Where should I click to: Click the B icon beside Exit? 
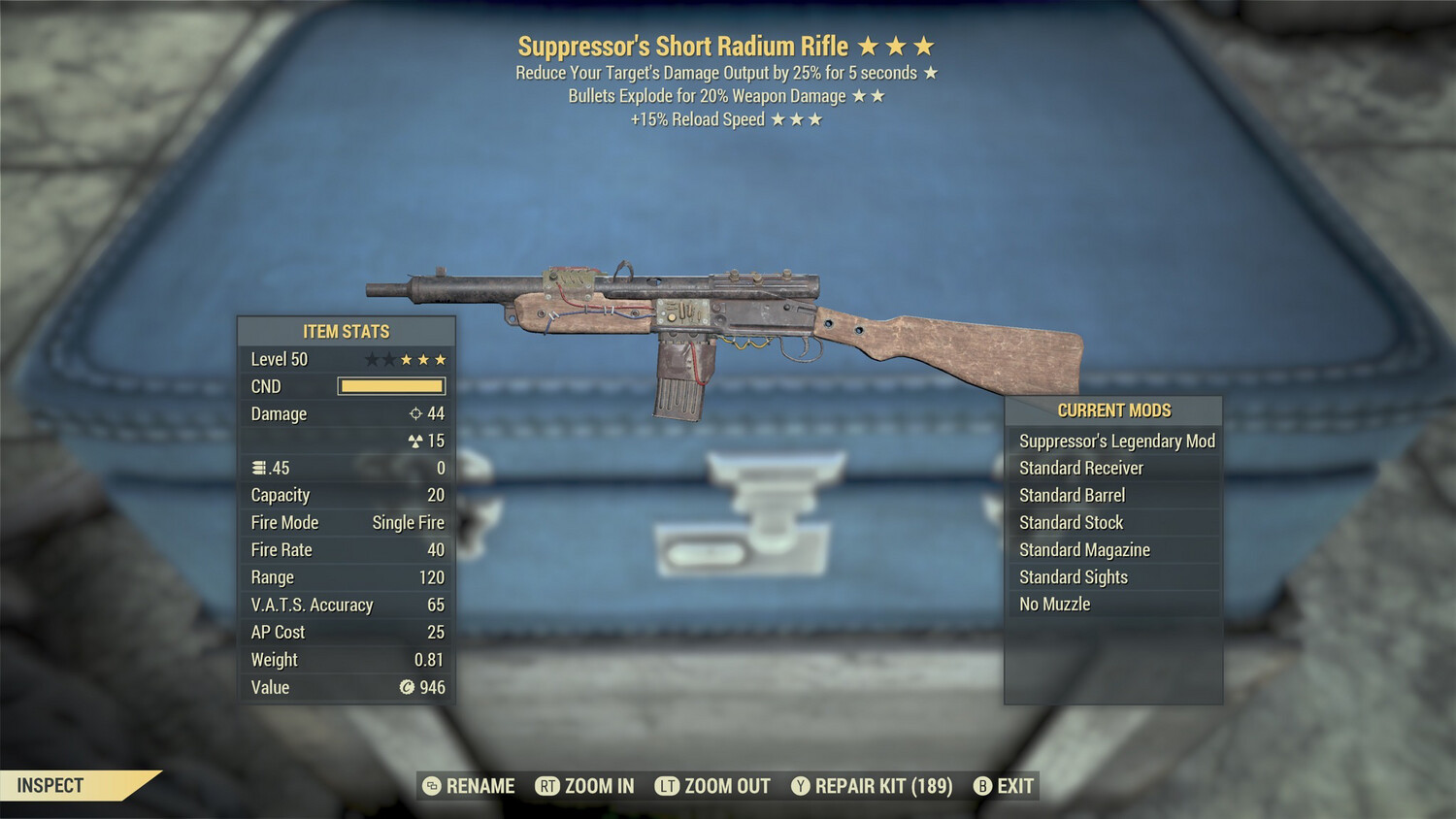coord(983,786)
